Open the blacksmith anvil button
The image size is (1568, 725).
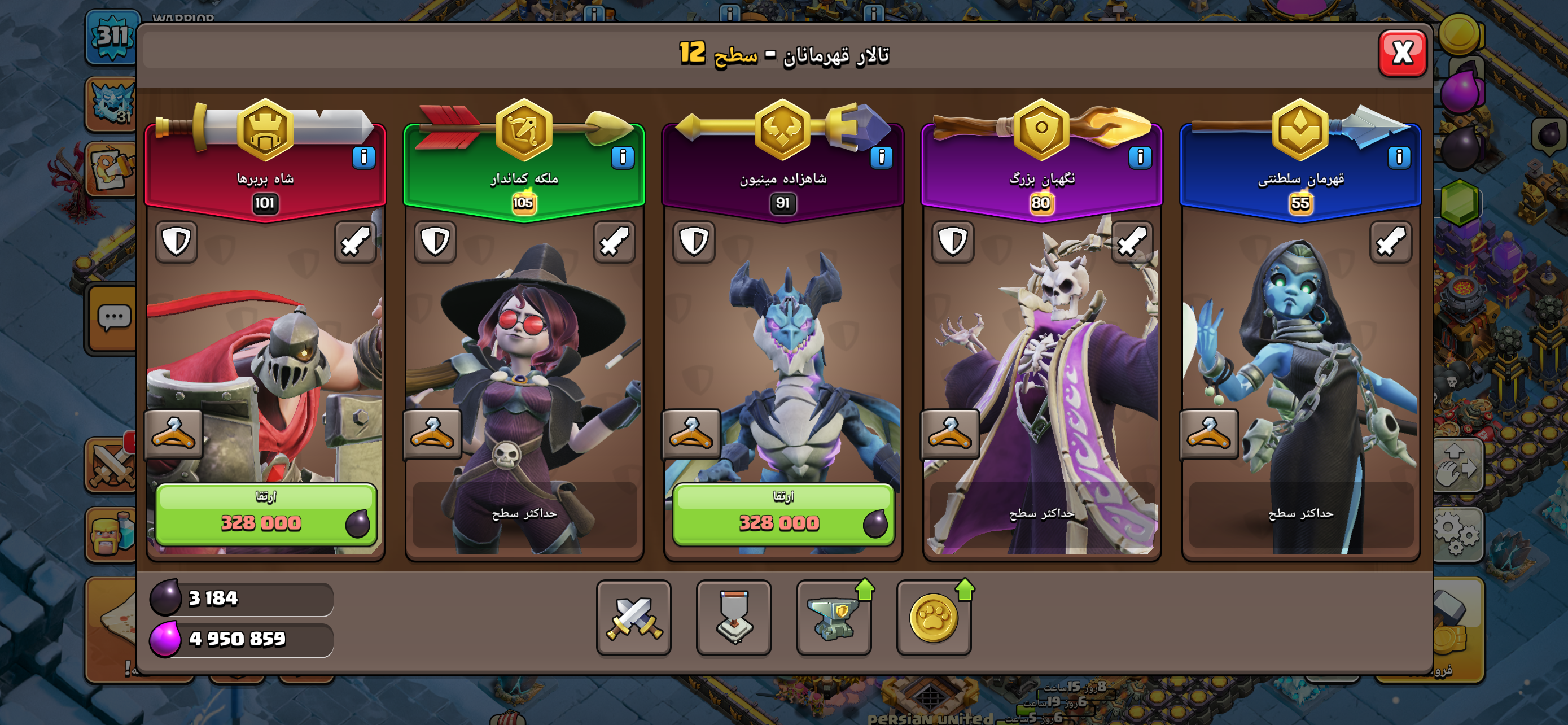[834, 617]
